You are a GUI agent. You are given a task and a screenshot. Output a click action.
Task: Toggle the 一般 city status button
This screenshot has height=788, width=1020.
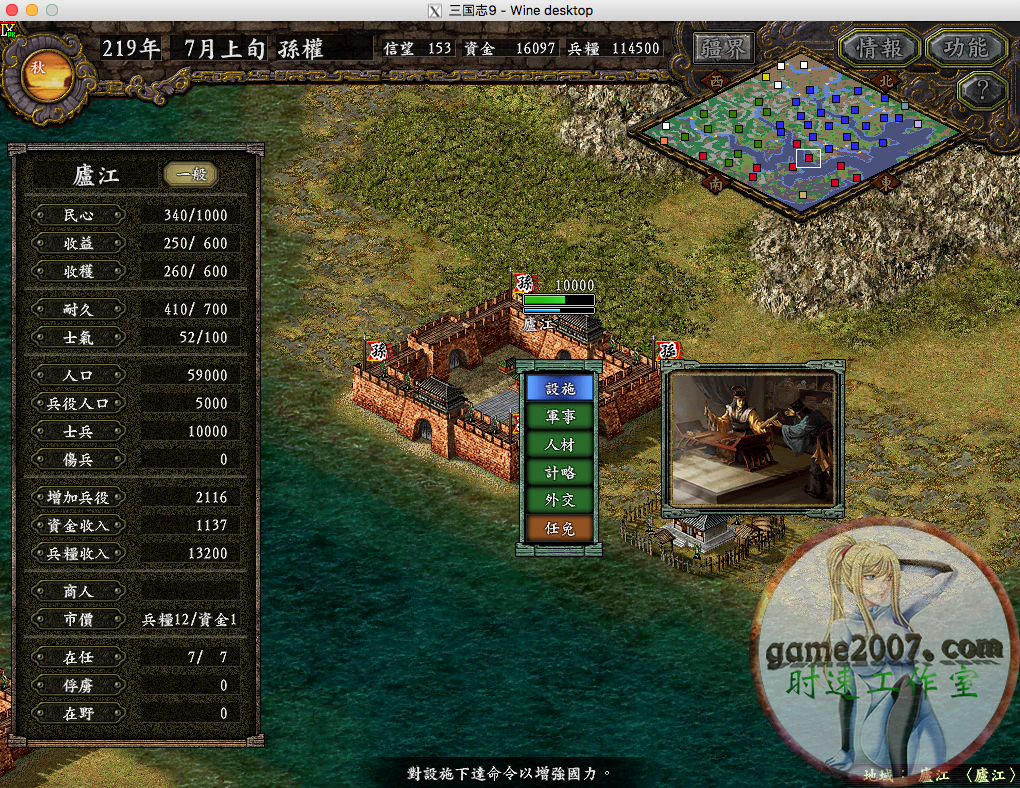pyautogui.click(x=191, y=175)
